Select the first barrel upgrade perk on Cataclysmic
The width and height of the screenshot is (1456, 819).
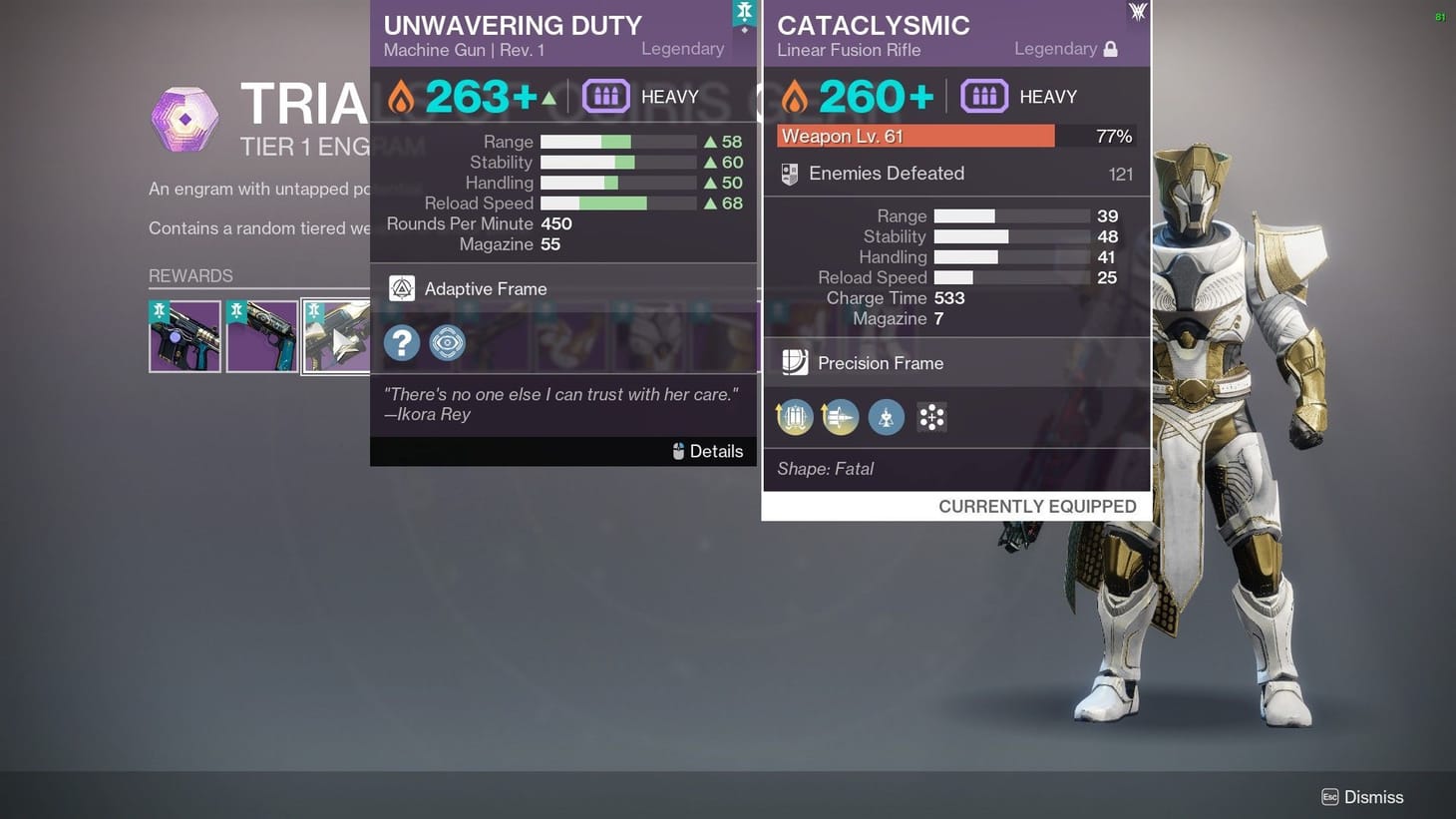tap(794, 416)
